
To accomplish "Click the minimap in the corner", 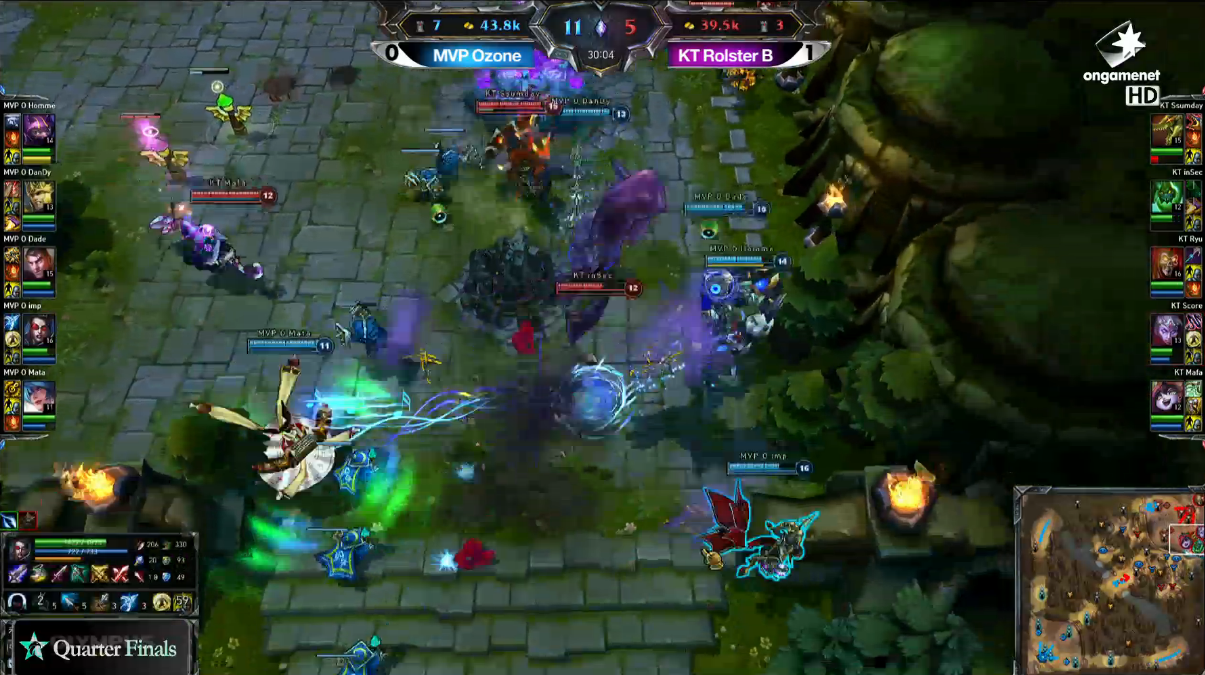I will 1108,578.
